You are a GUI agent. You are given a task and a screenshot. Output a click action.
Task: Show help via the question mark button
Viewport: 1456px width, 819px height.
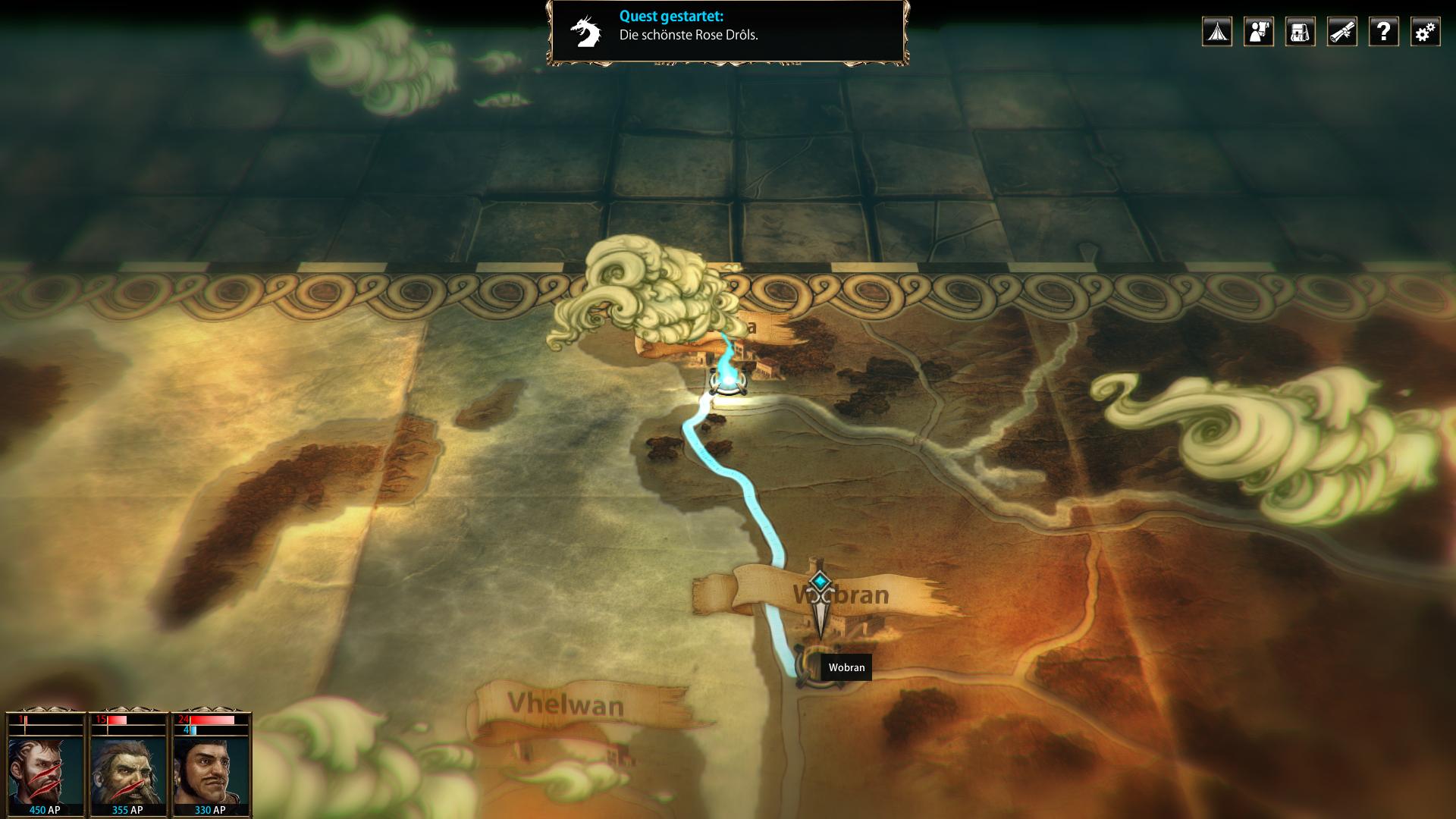click(x=1383, y=32)
